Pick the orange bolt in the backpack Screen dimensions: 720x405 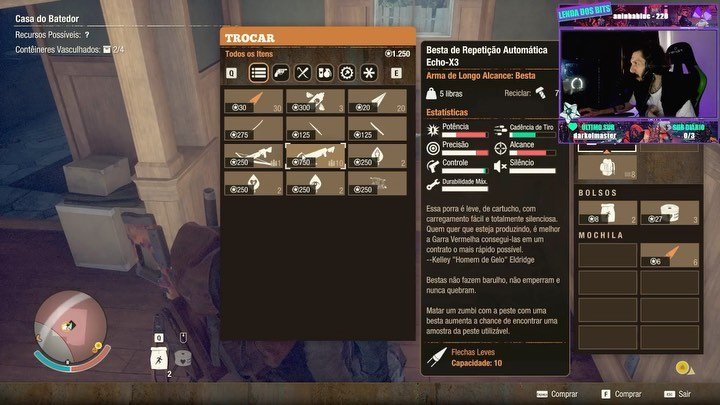669,255
